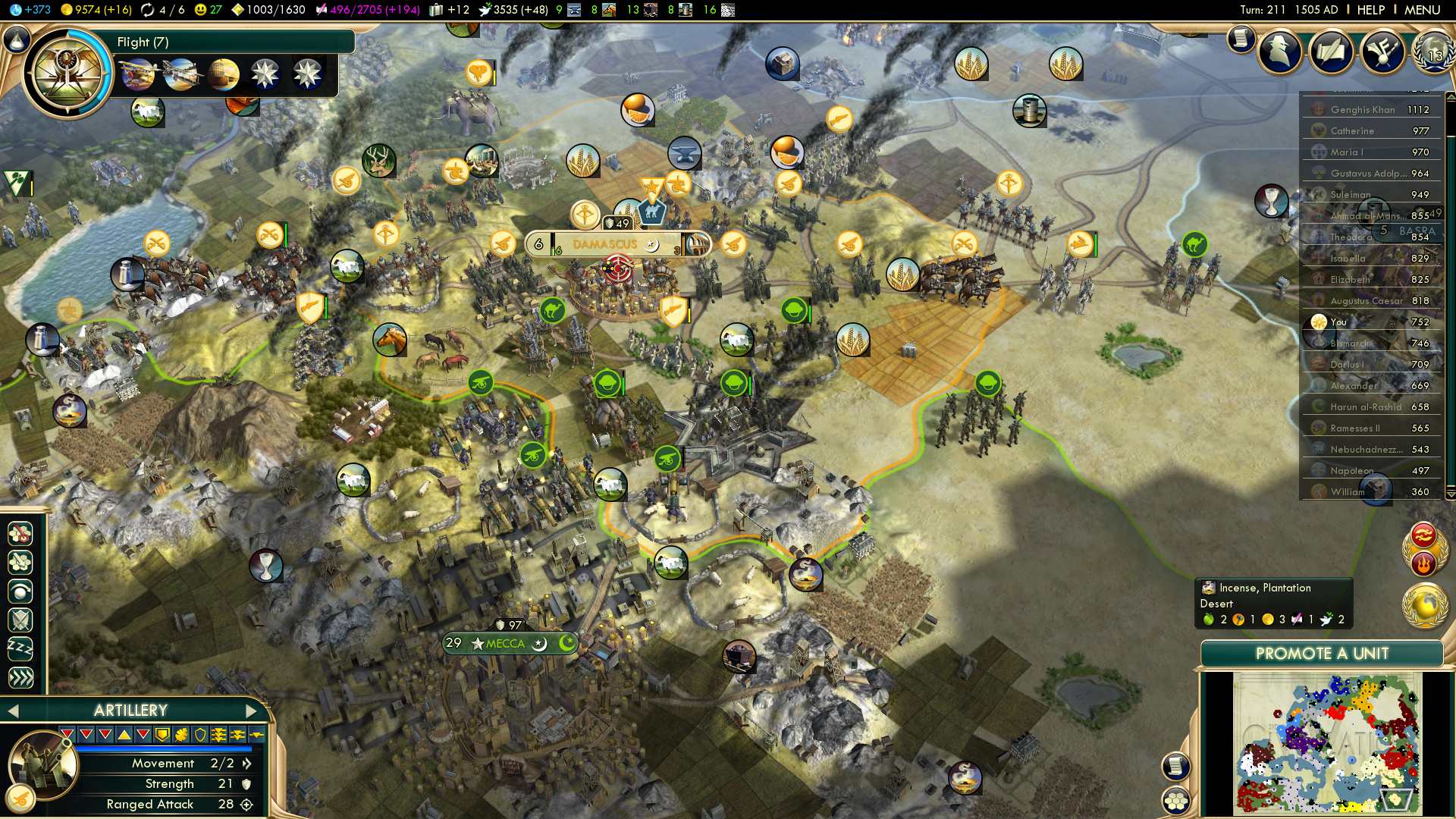Open the espionage spy overview

(x=1281, y=52)
